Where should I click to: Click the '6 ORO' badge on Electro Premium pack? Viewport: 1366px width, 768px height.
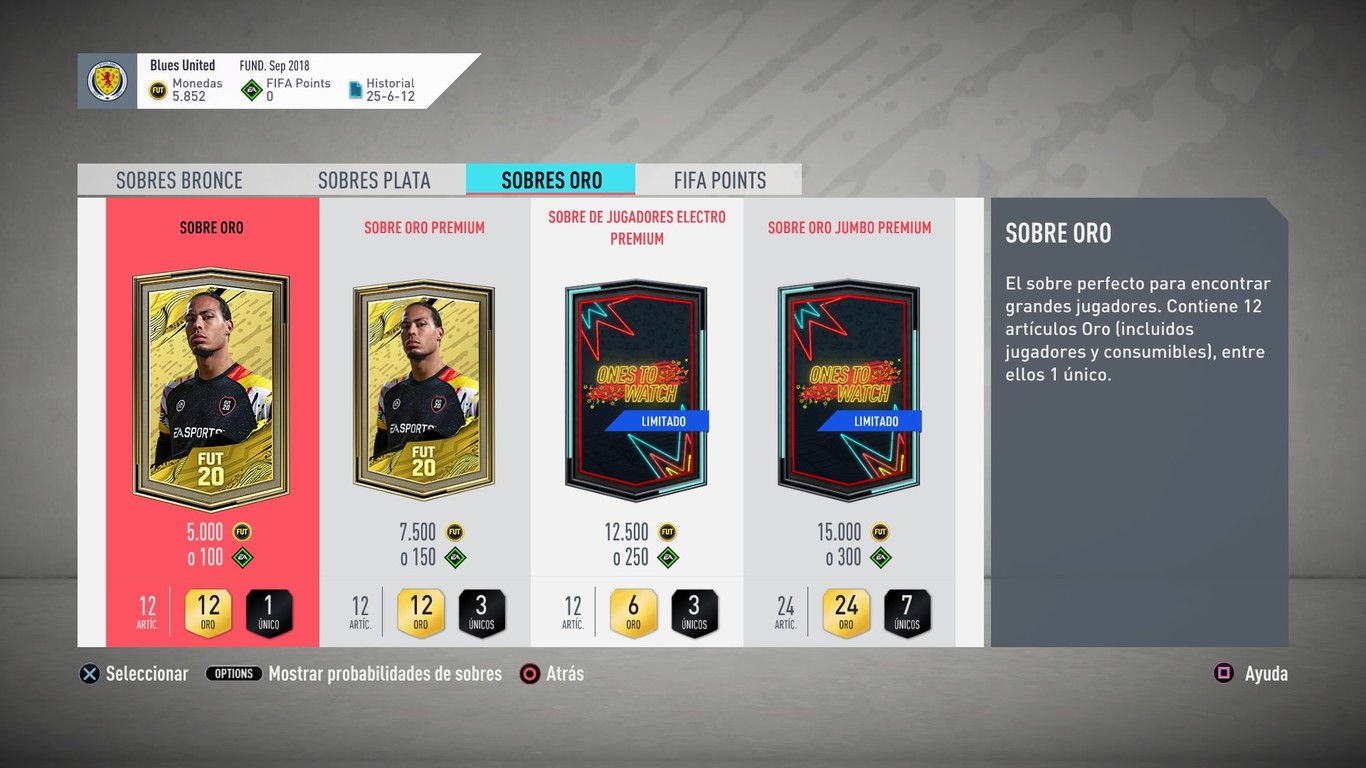pyautogui.click(x=633, y=613)
